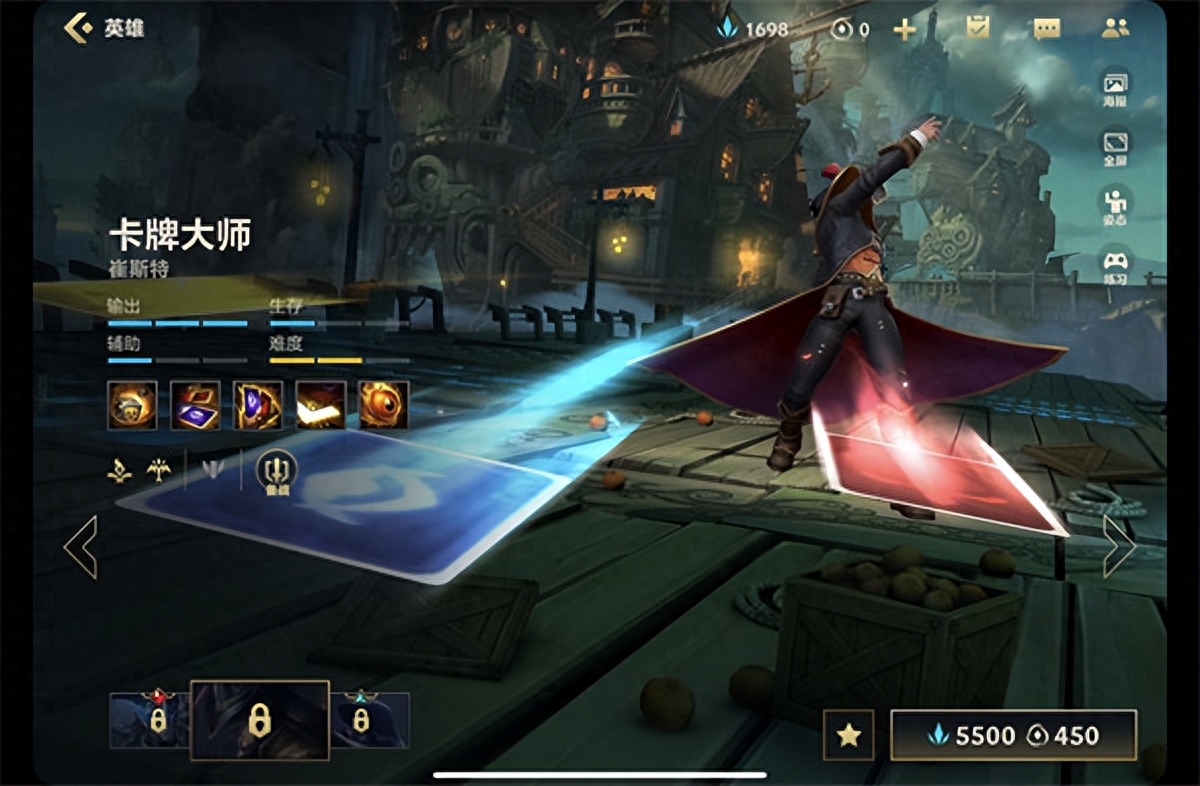The width and height of the screenshot is (1200, 786).
Task: Select the large center locked skin thumbnail
Action: (x=260, y=720)
